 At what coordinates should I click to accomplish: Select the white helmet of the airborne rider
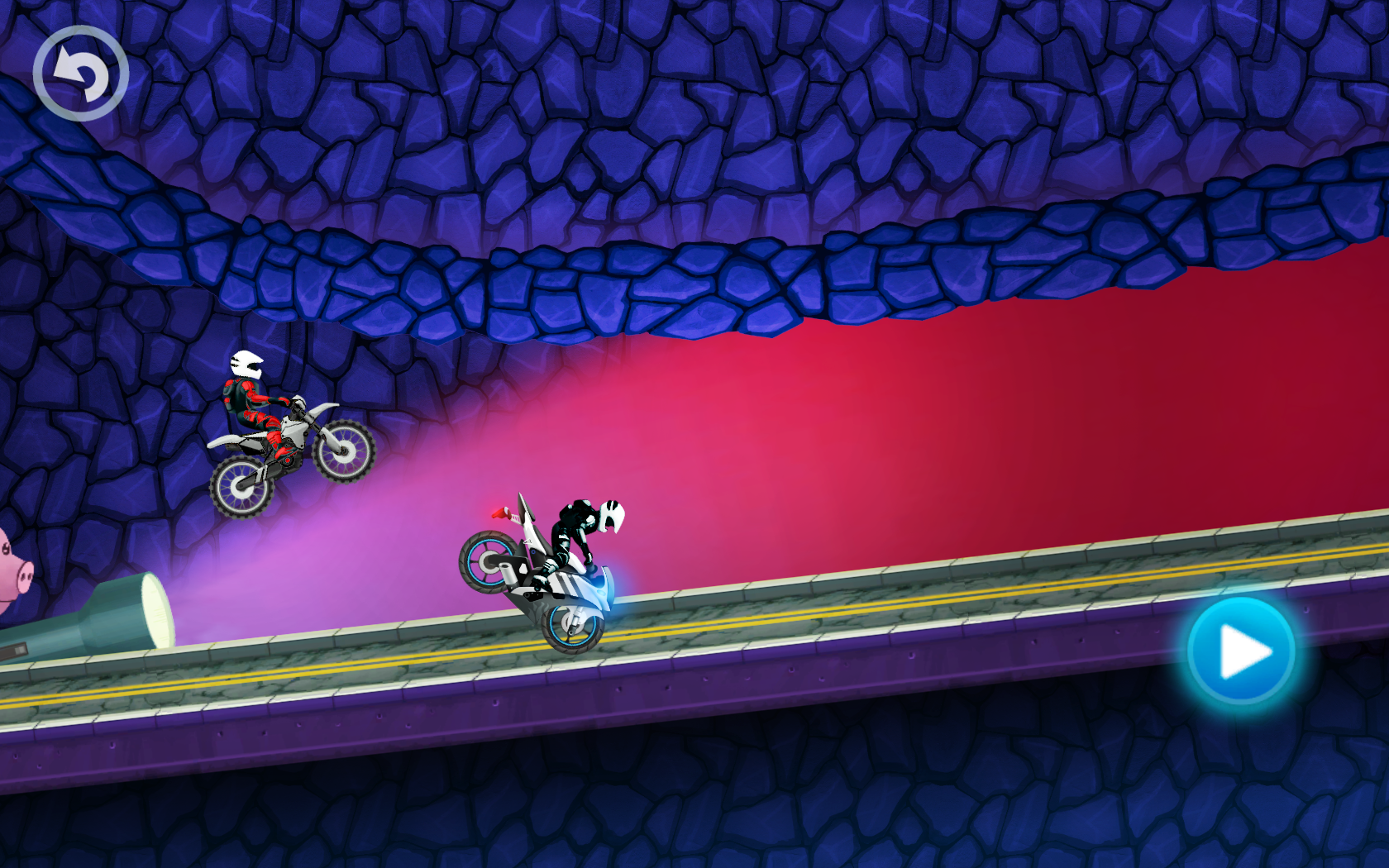point(246,364)
